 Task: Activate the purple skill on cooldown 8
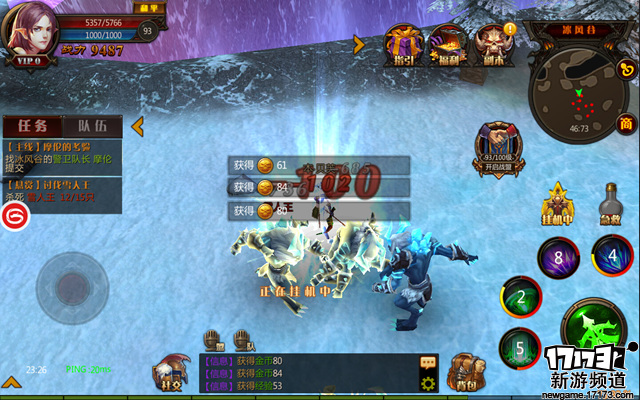coord(558,258)
